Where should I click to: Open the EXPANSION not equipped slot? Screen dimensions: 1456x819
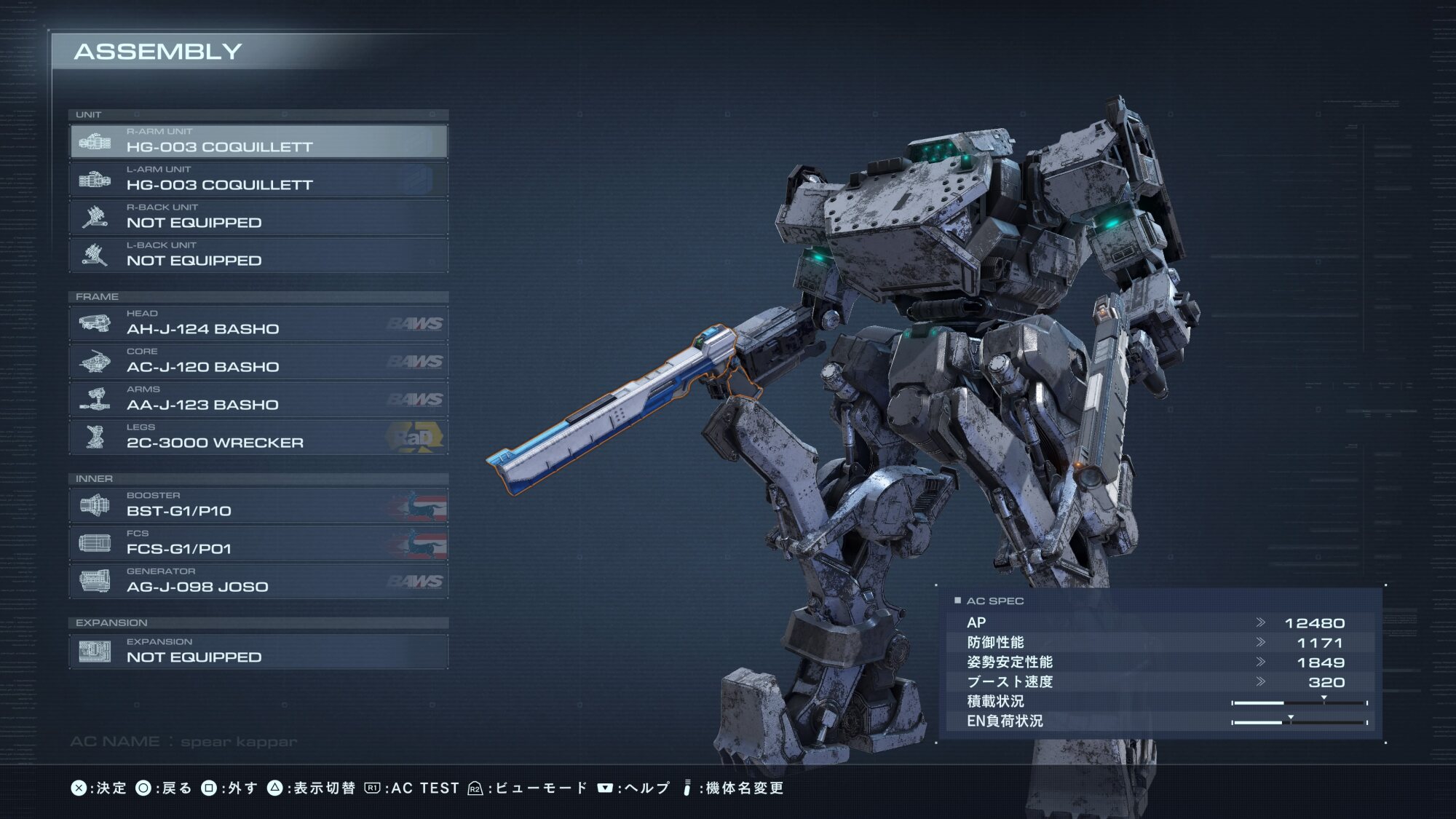(x=258, y=651)
